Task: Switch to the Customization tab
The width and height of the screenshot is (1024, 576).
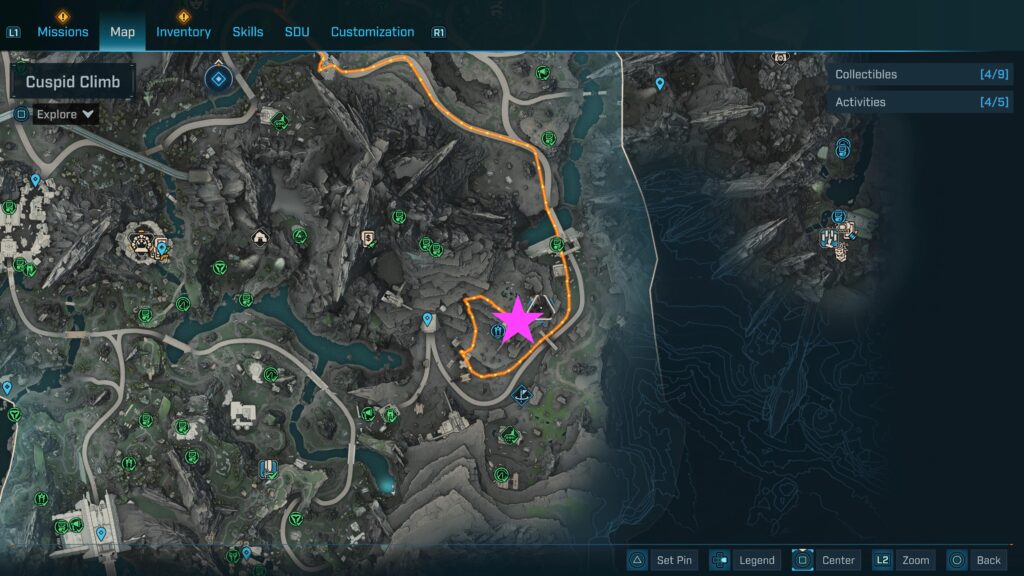Action: [372, 32]
